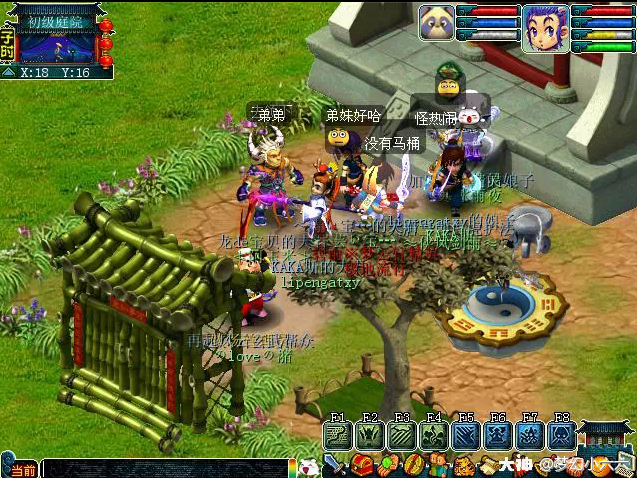Click the red 当前 chat channel button
Image resolution: width=637 pixels, height=478 pixels.
pos(19,469)
